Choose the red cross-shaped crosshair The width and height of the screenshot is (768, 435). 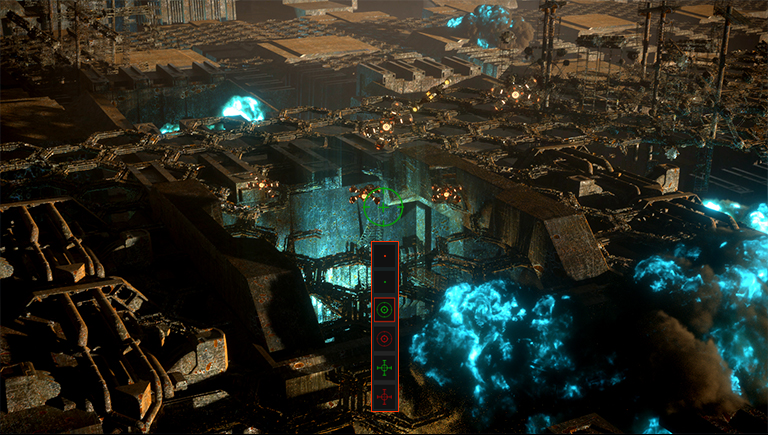[x=385, y=396]
